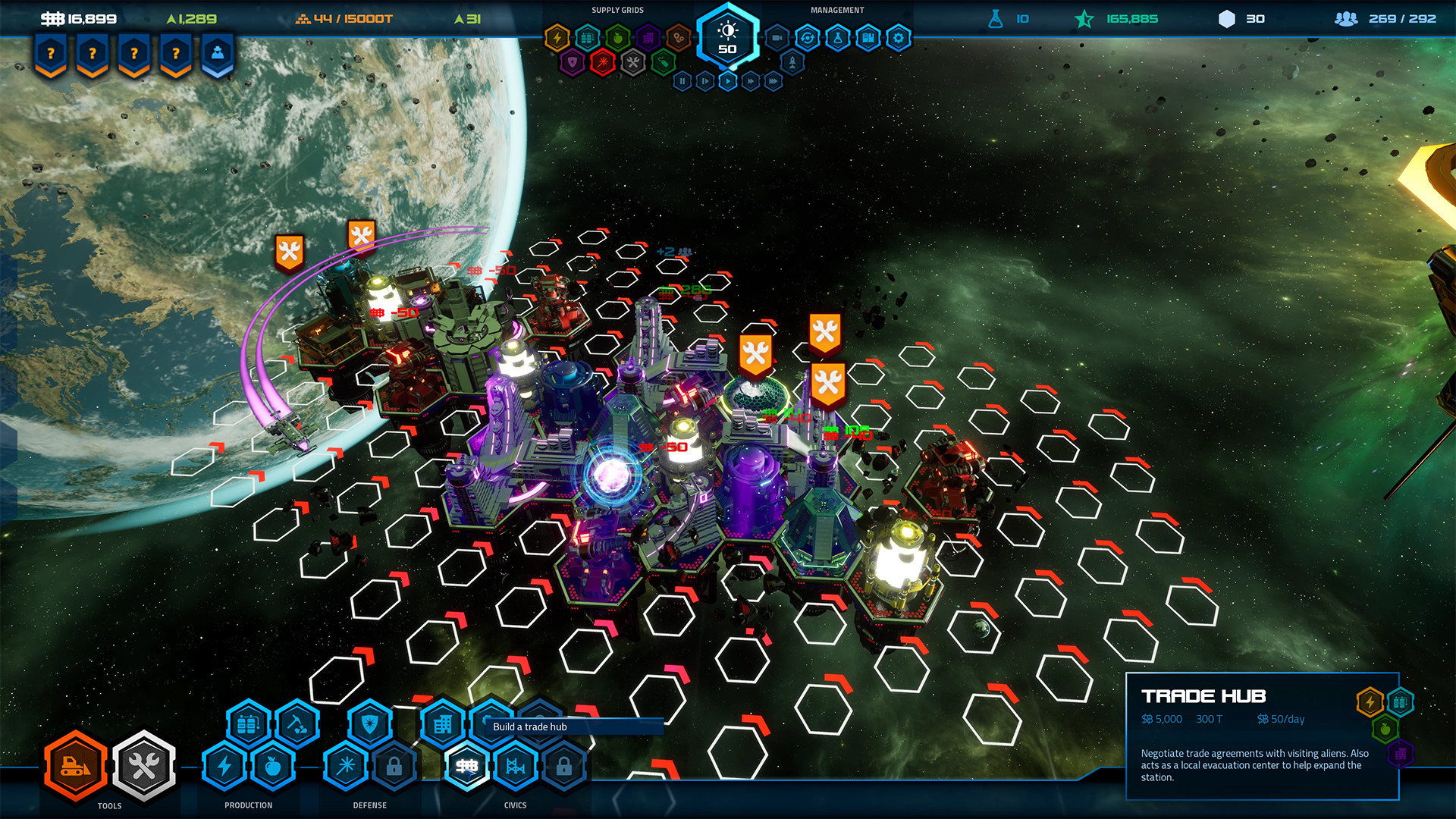Click the locked padlock slot in the Defense menu
Screen dimensions: 1456x819
(x=394, y=767)
